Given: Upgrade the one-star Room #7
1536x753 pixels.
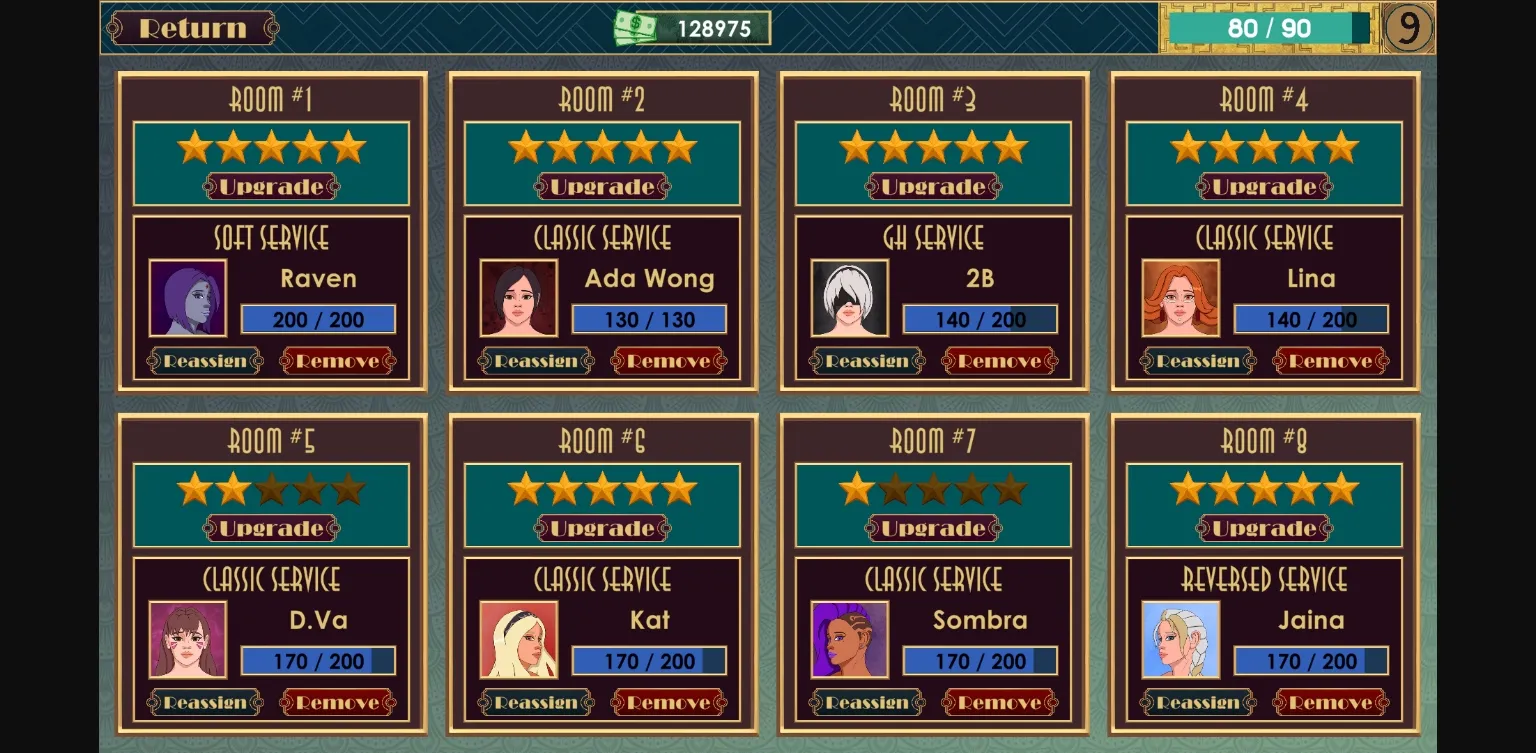Looking at the screenshot, I should 934,529.
